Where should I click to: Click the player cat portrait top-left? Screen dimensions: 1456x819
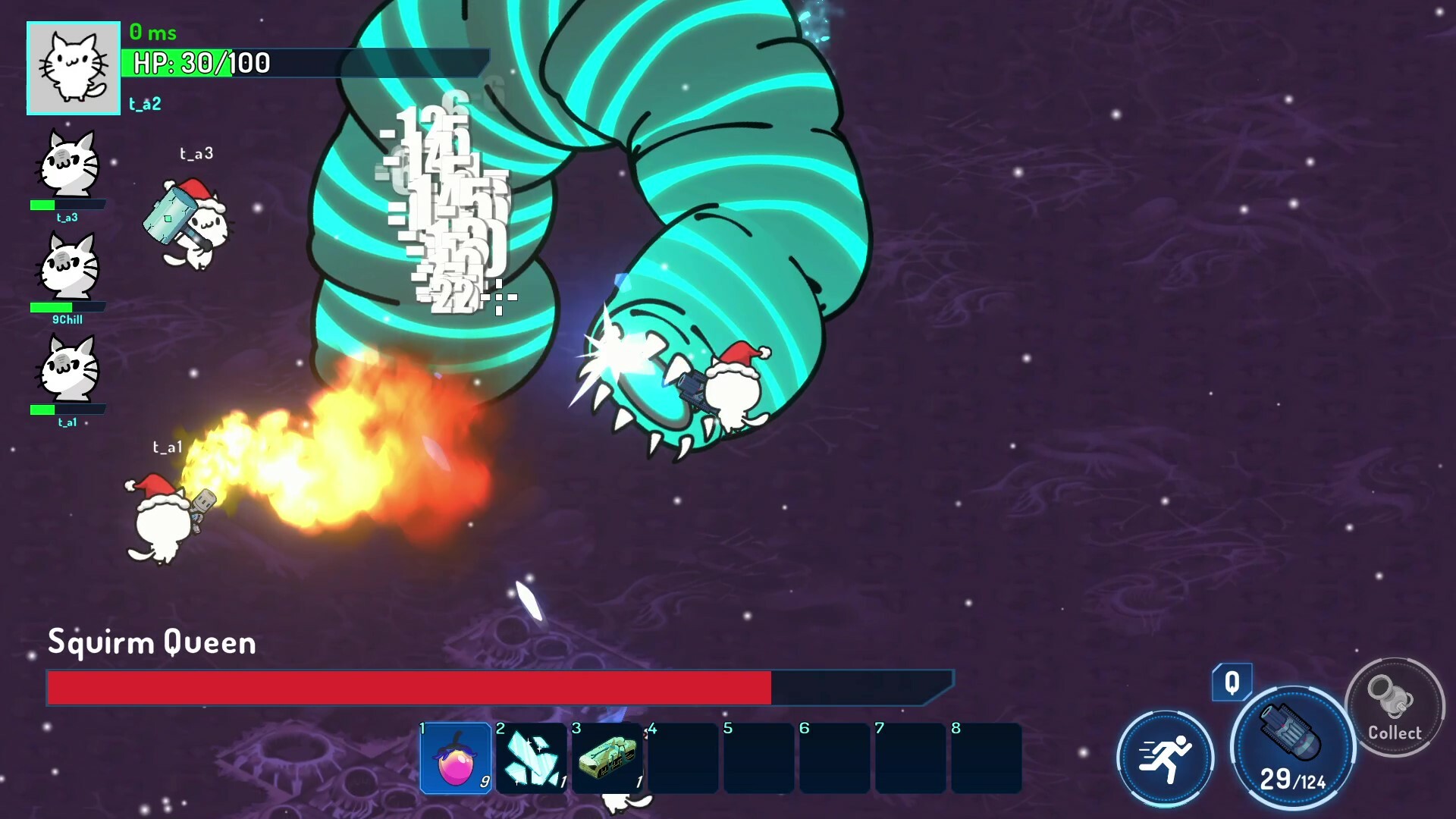[73, 67]
